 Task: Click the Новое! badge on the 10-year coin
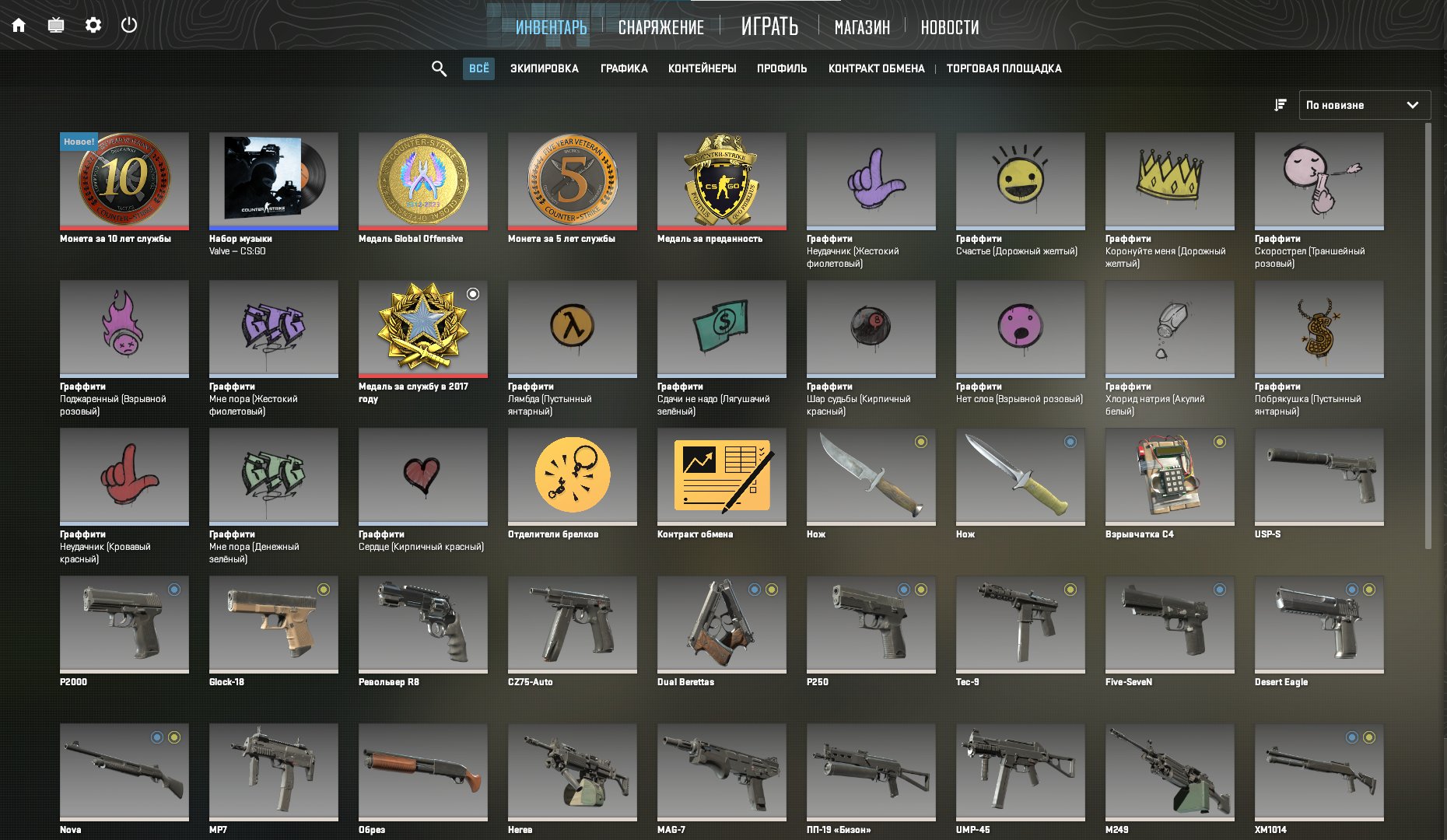click(x=77, y=142)
